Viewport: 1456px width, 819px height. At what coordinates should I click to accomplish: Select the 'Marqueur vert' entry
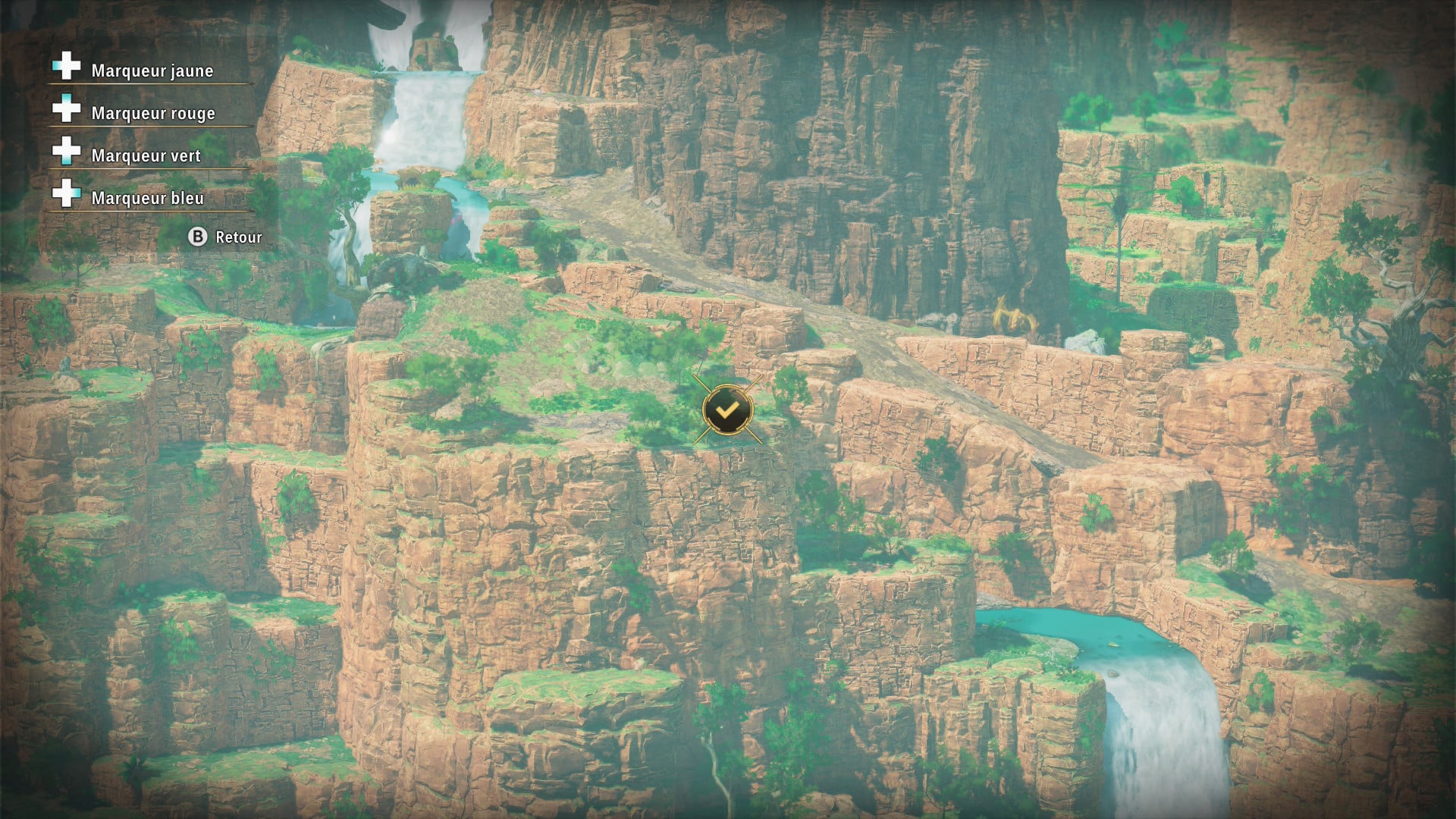(146, 155)
